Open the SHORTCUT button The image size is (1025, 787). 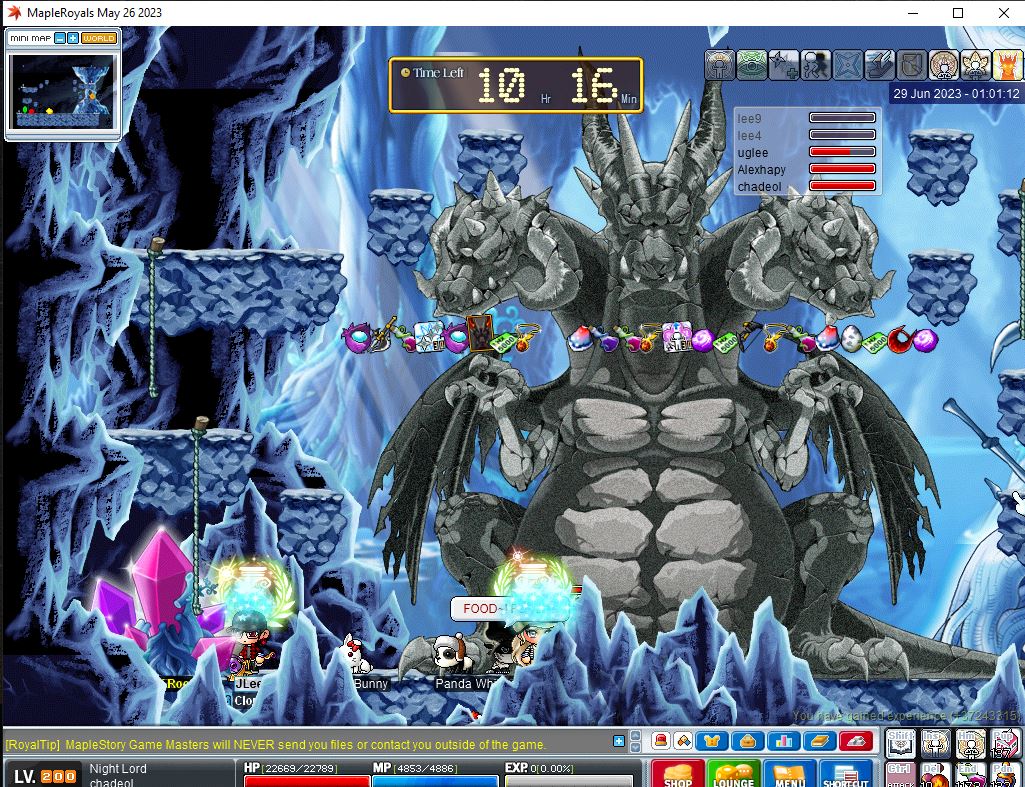pos(846,774)
